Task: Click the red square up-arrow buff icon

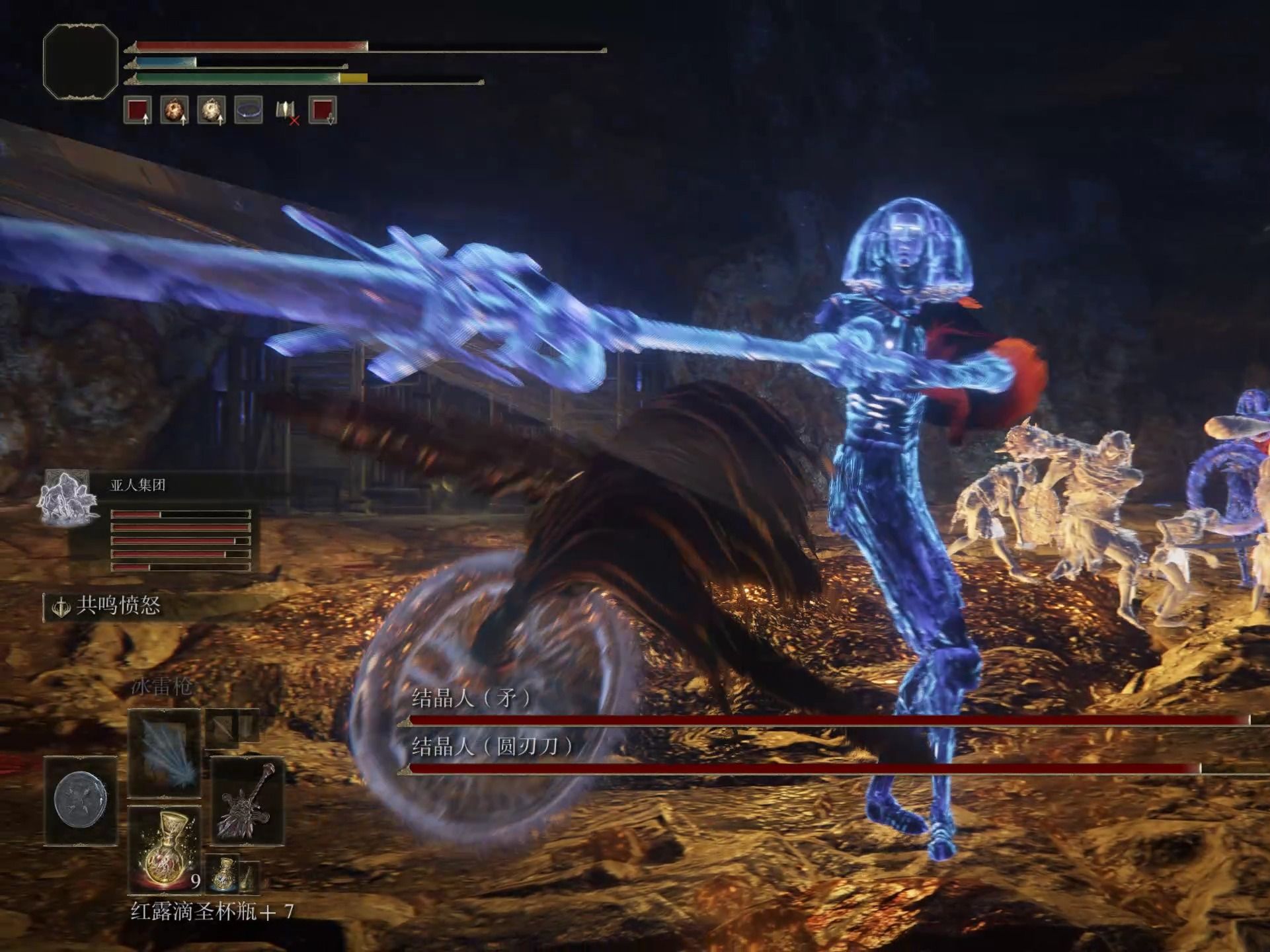Action: click(x=138, y=110)
